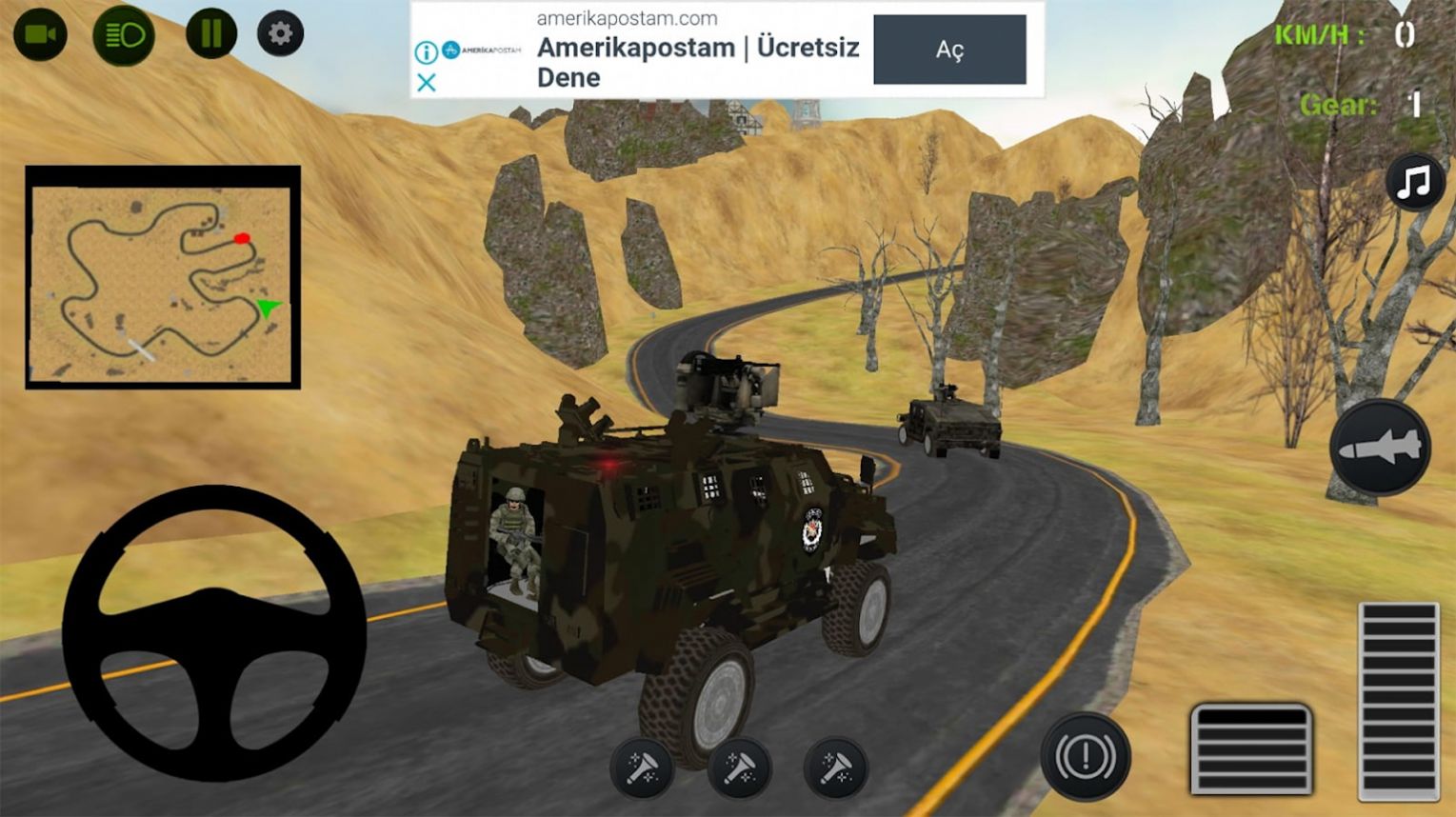Pause the game

point(210,34)
